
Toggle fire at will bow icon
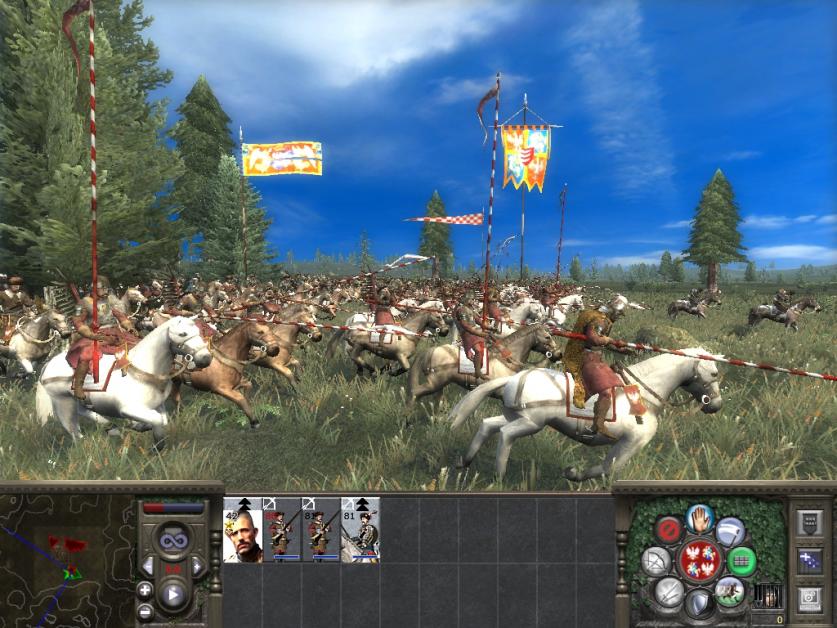coord(655,561)
